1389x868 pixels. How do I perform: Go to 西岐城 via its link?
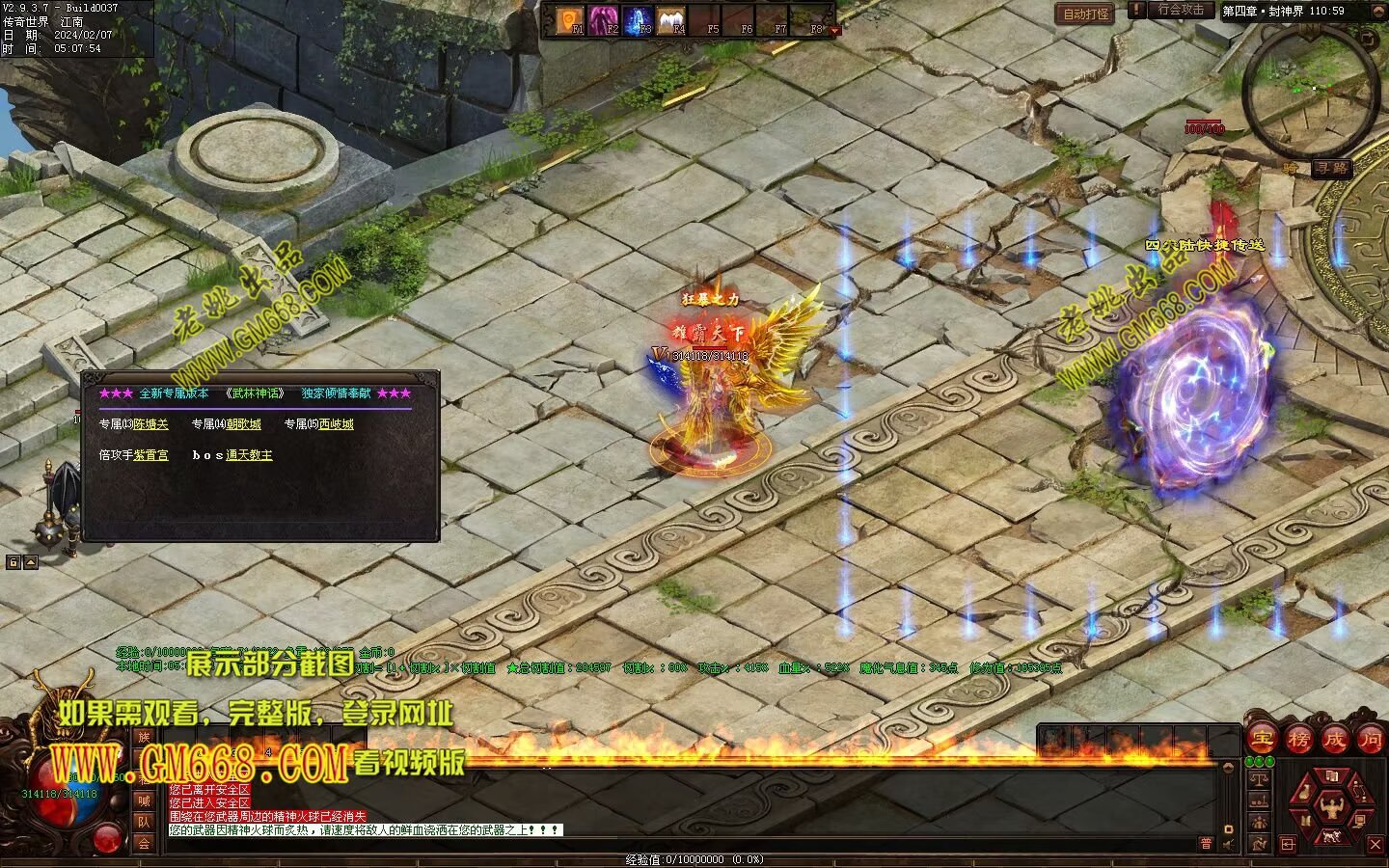337,424
